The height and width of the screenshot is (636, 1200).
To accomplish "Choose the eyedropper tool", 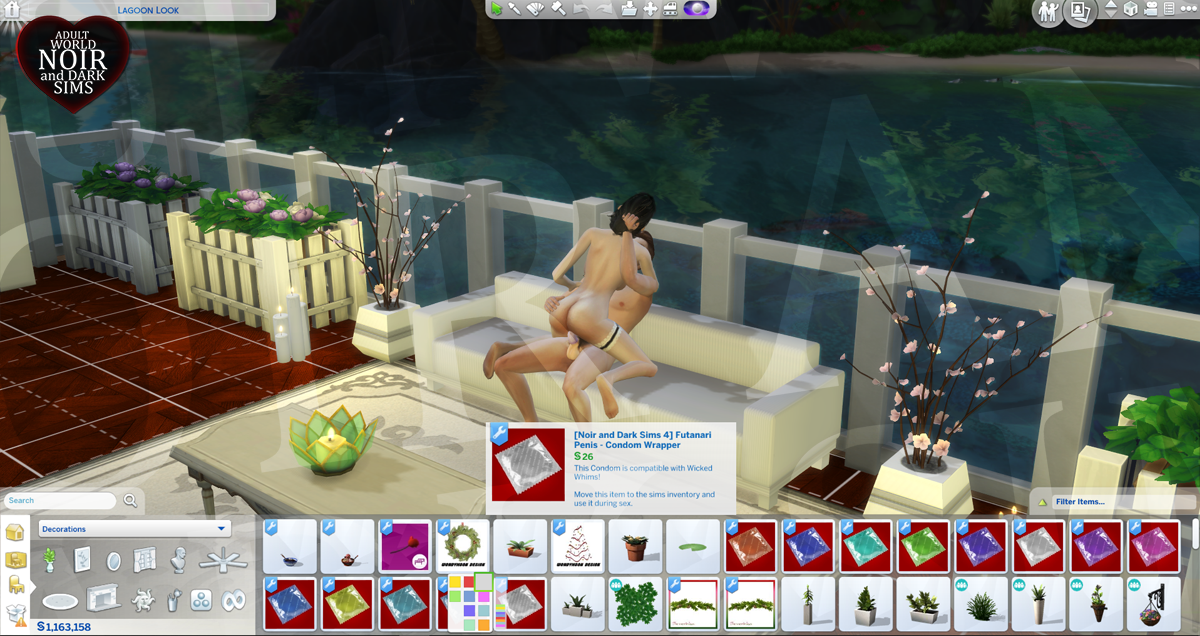I will [x=514, y=9].
